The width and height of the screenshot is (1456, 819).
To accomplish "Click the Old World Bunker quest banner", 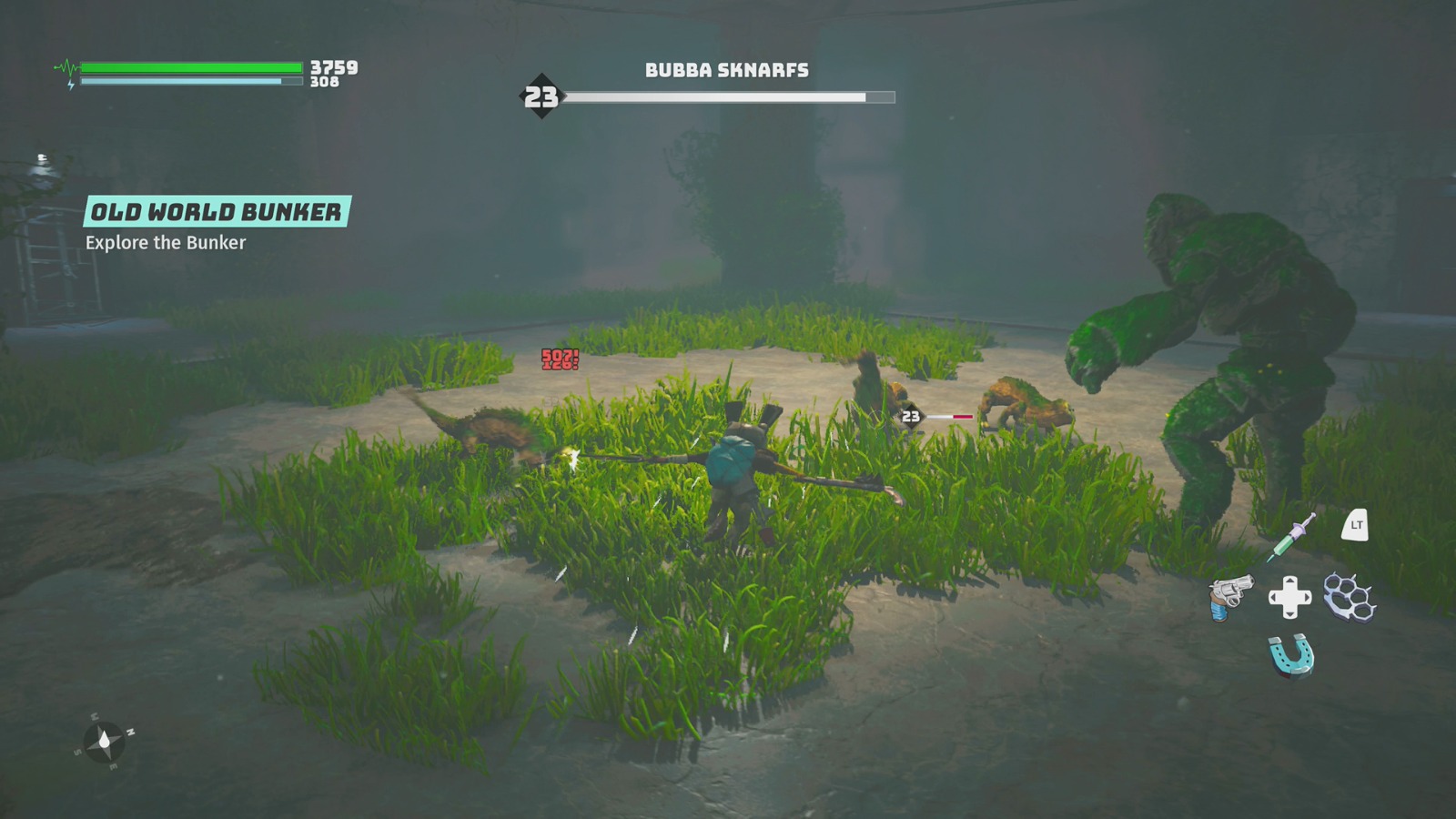I will (x=217, y=212).
